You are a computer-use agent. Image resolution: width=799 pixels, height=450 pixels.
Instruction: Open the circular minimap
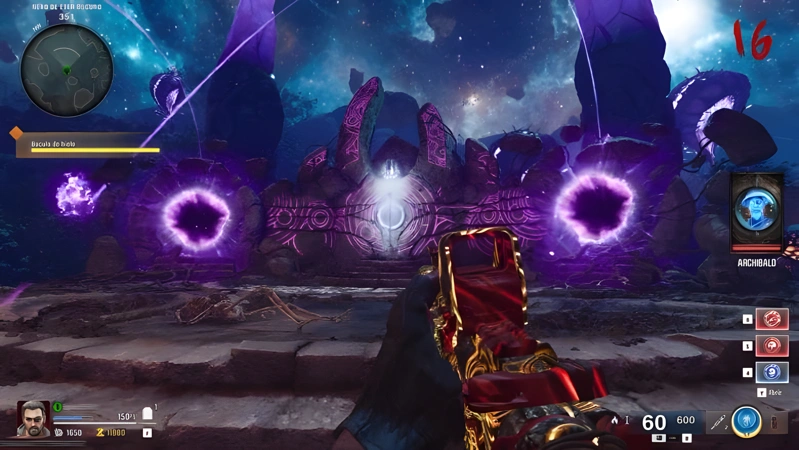click(66, 69)
